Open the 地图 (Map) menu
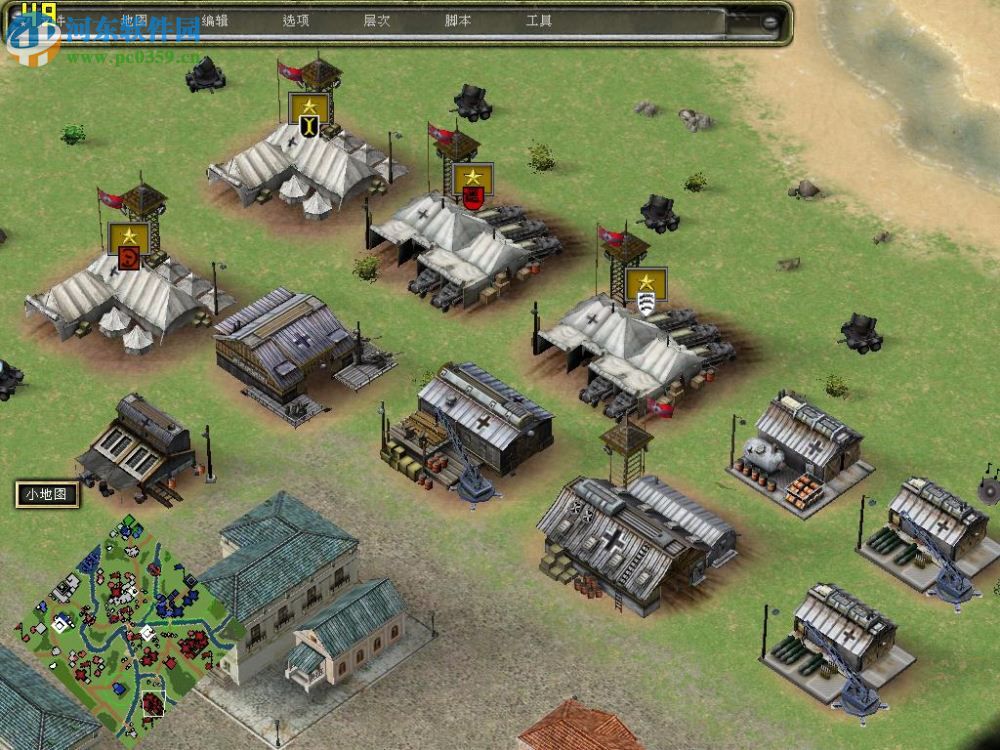 pyautogui.click(x=133, y=20)
